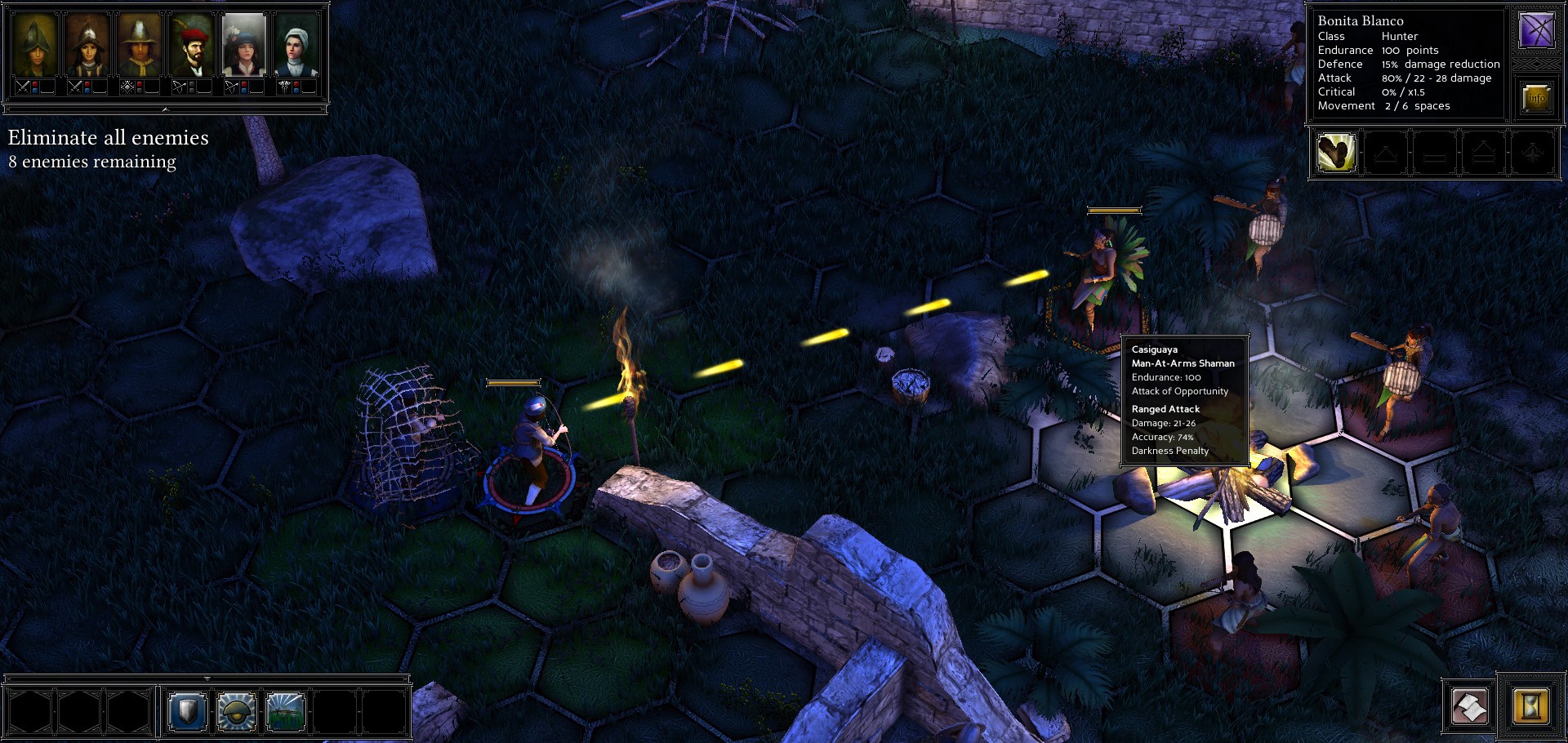Viewport: 1568px width, 743px height.
Task: Activate the rifle in grass ability
Action: pyautogui.click(x=286, y=712)
